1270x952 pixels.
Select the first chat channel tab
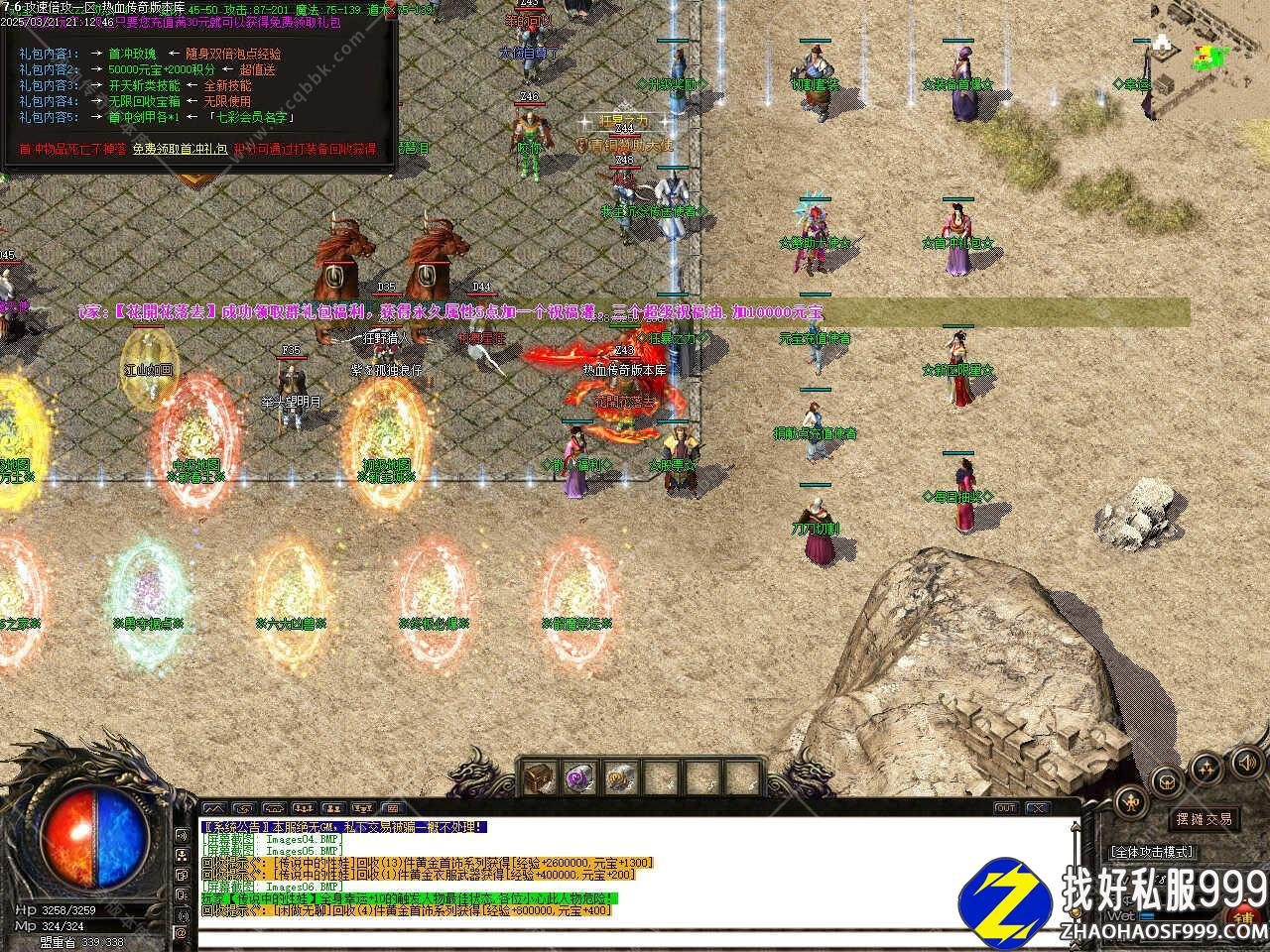click(214, 808)
